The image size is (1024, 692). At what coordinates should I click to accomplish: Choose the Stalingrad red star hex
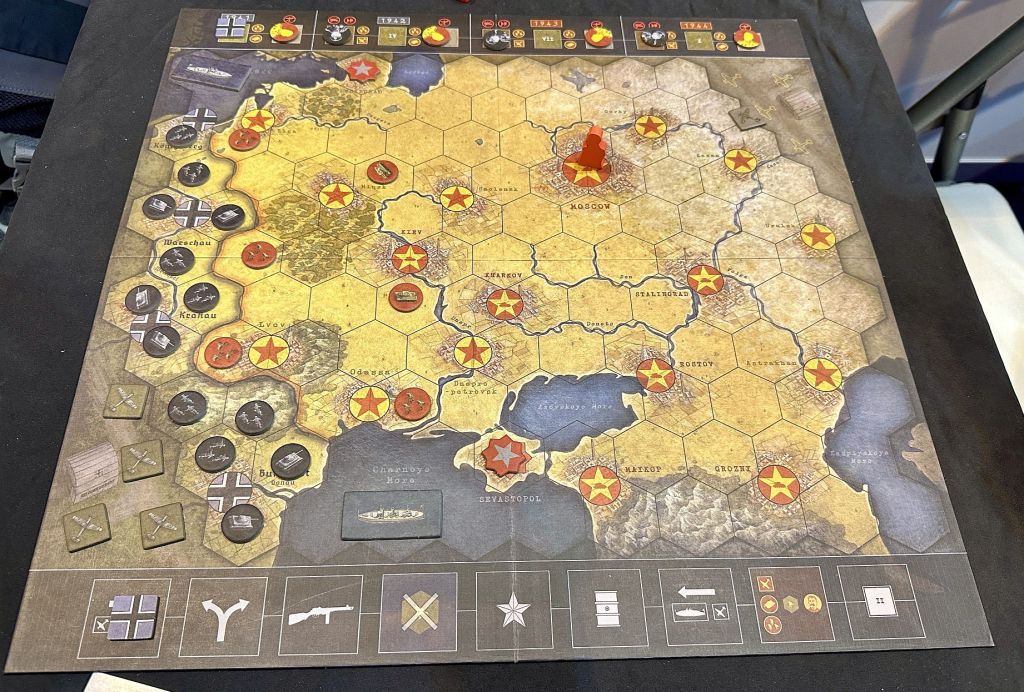(705, 279)
